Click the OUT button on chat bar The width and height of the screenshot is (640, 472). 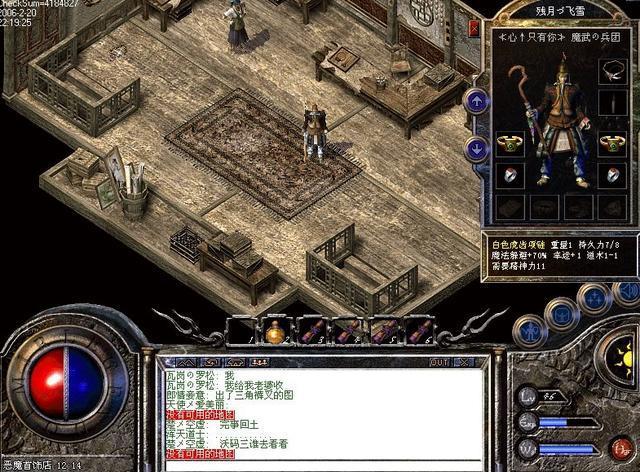point(438,362)
